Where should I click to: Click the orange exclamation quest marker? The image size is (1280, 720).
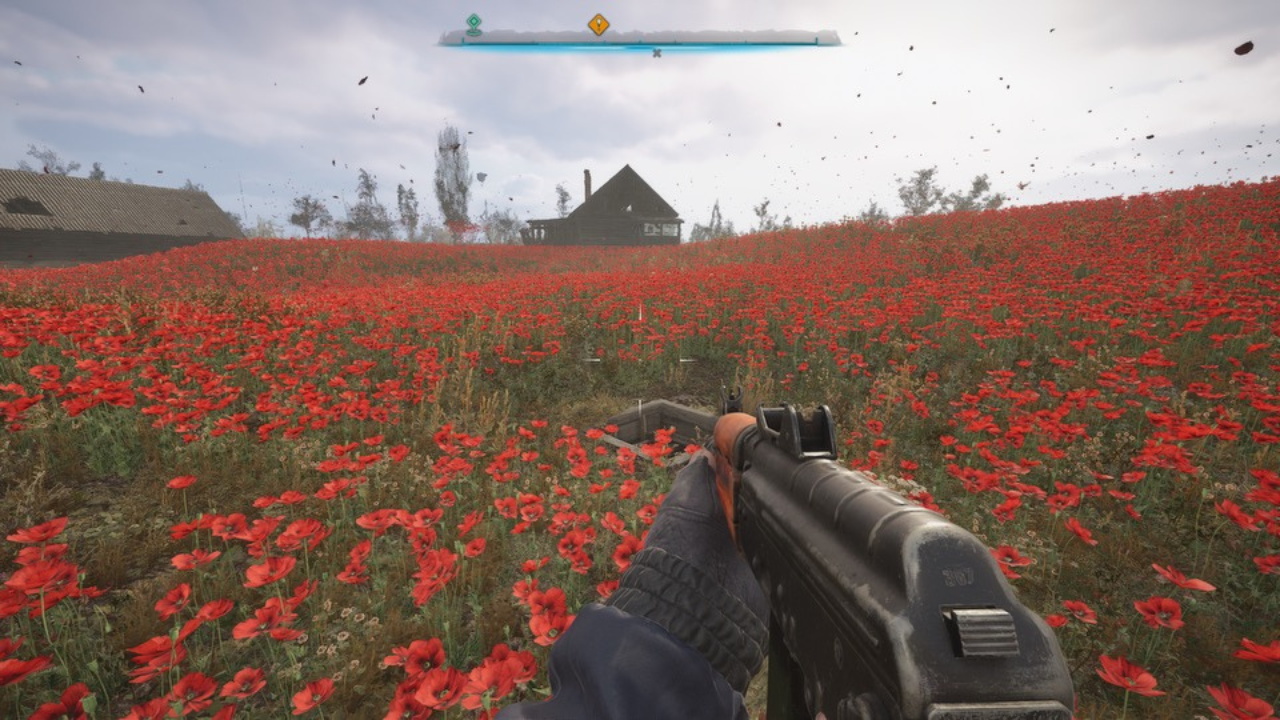click(600, 25)
